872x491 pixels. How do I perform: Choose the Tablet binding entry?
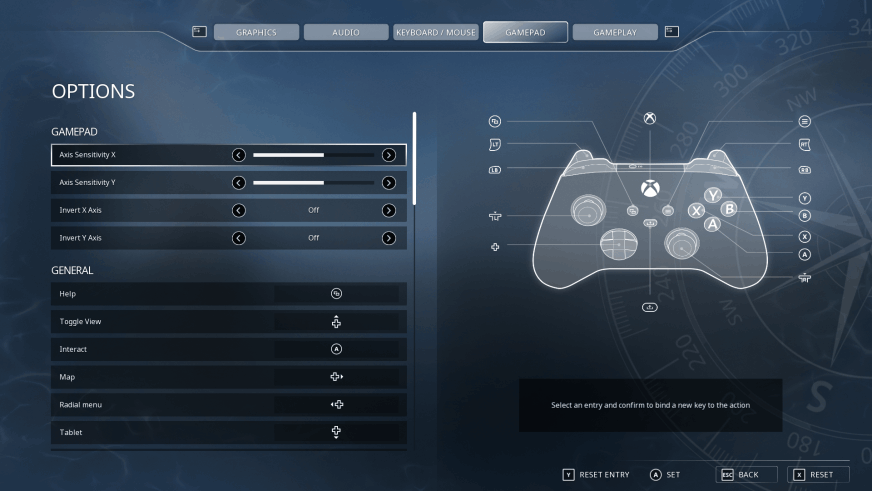pyautogui.click(x=229, y=432)
